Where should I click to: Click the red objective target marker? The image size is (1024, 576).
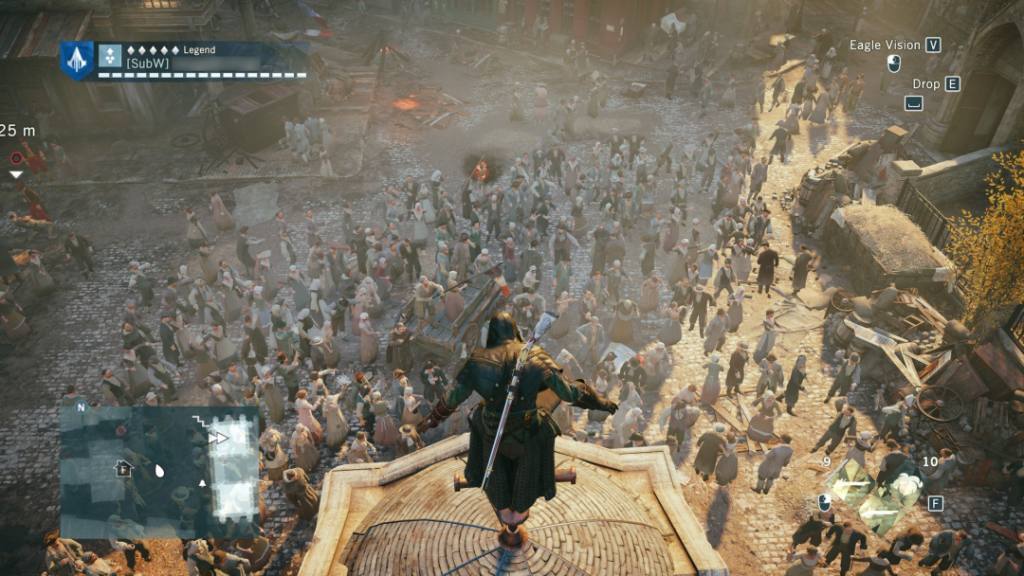point(16,158)
